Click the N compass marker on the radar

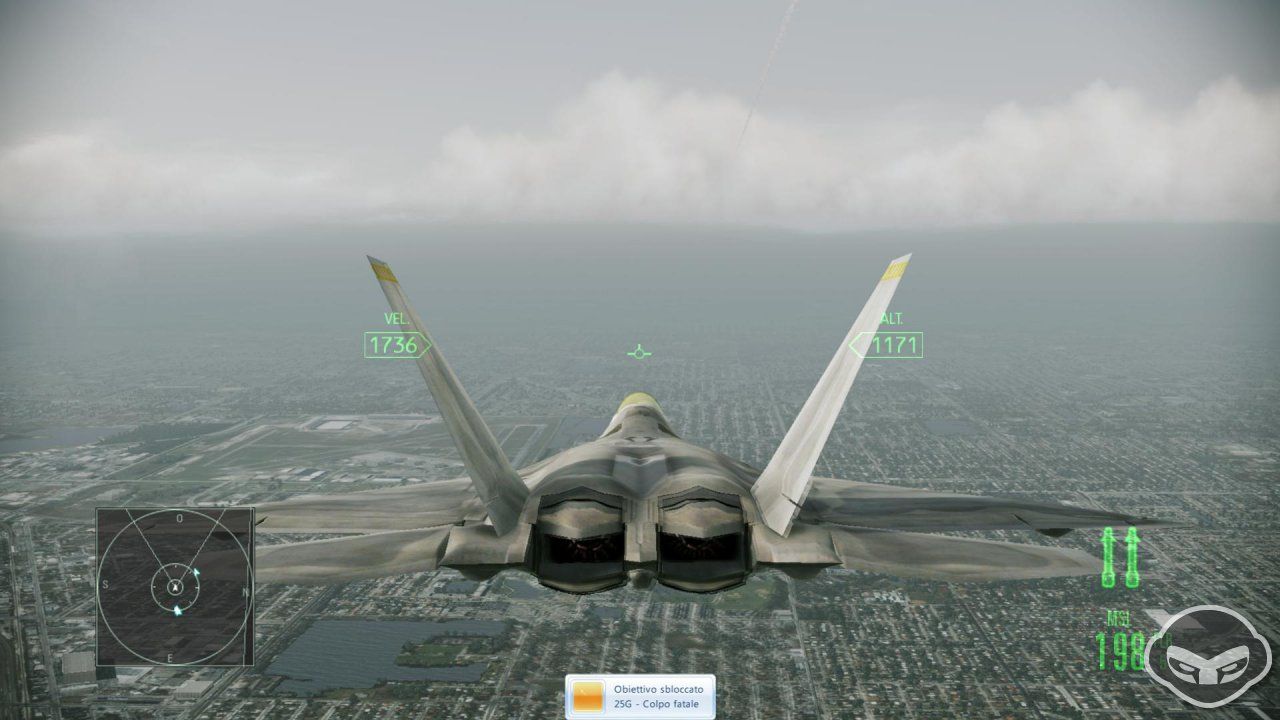point(243,591)
